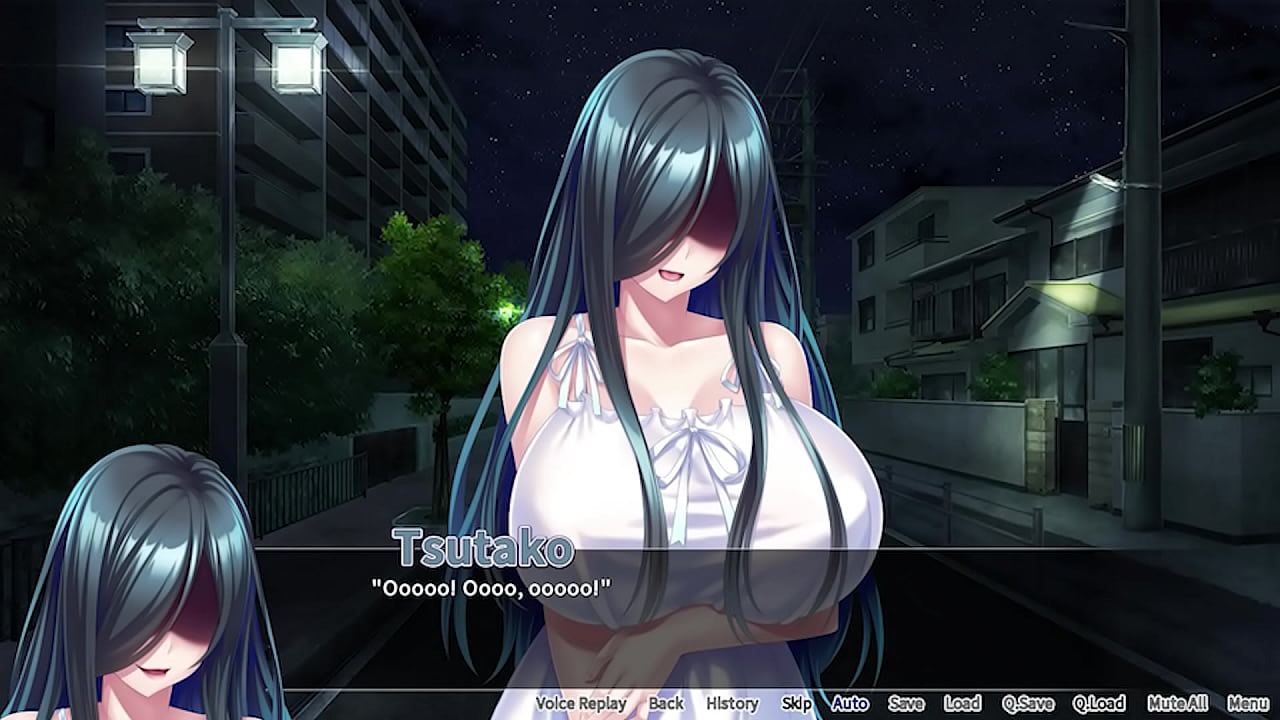Viewport: 1280px width, 720px height.
Task: Go back to the previous line
Action: pyautogui.click(x=666, y=703)
